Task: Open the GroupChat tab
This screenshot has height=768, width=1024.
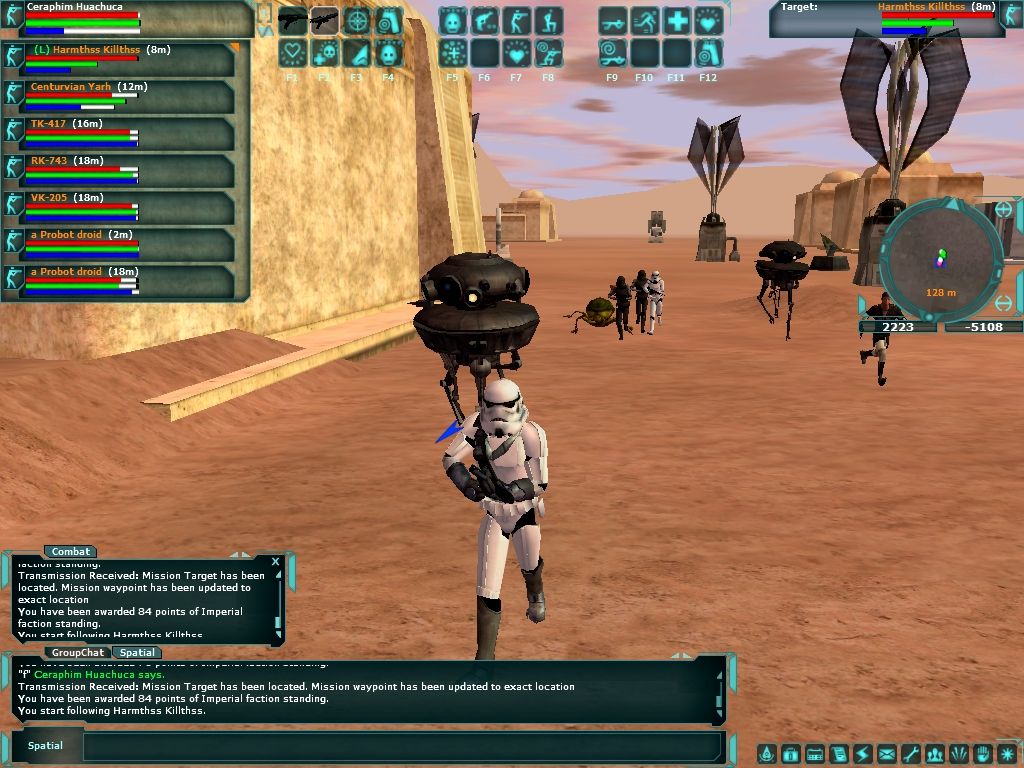Action: pos(77,652)
